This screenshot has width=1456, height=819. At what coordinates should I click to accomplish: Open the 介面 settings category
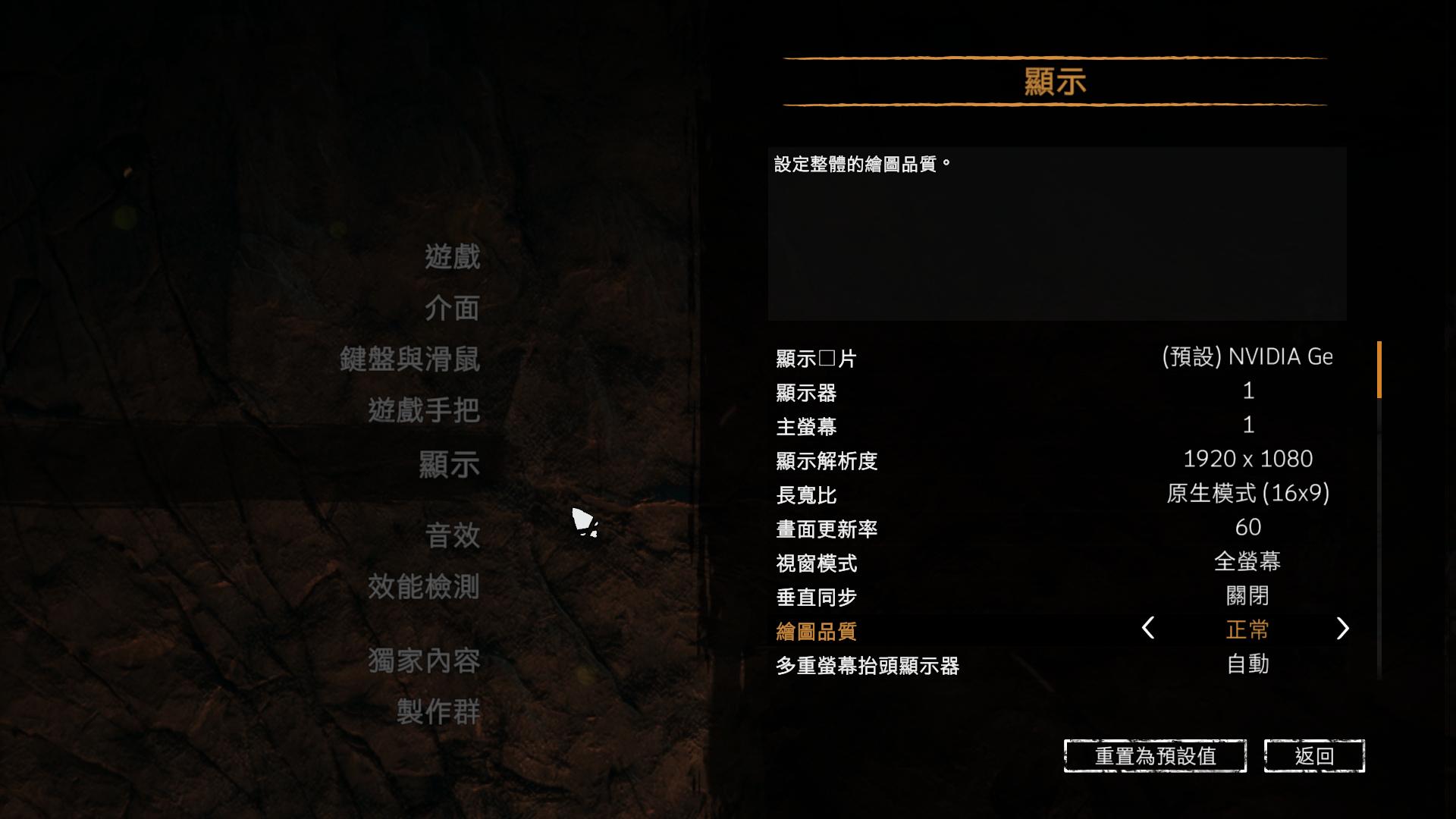point(453,309)
